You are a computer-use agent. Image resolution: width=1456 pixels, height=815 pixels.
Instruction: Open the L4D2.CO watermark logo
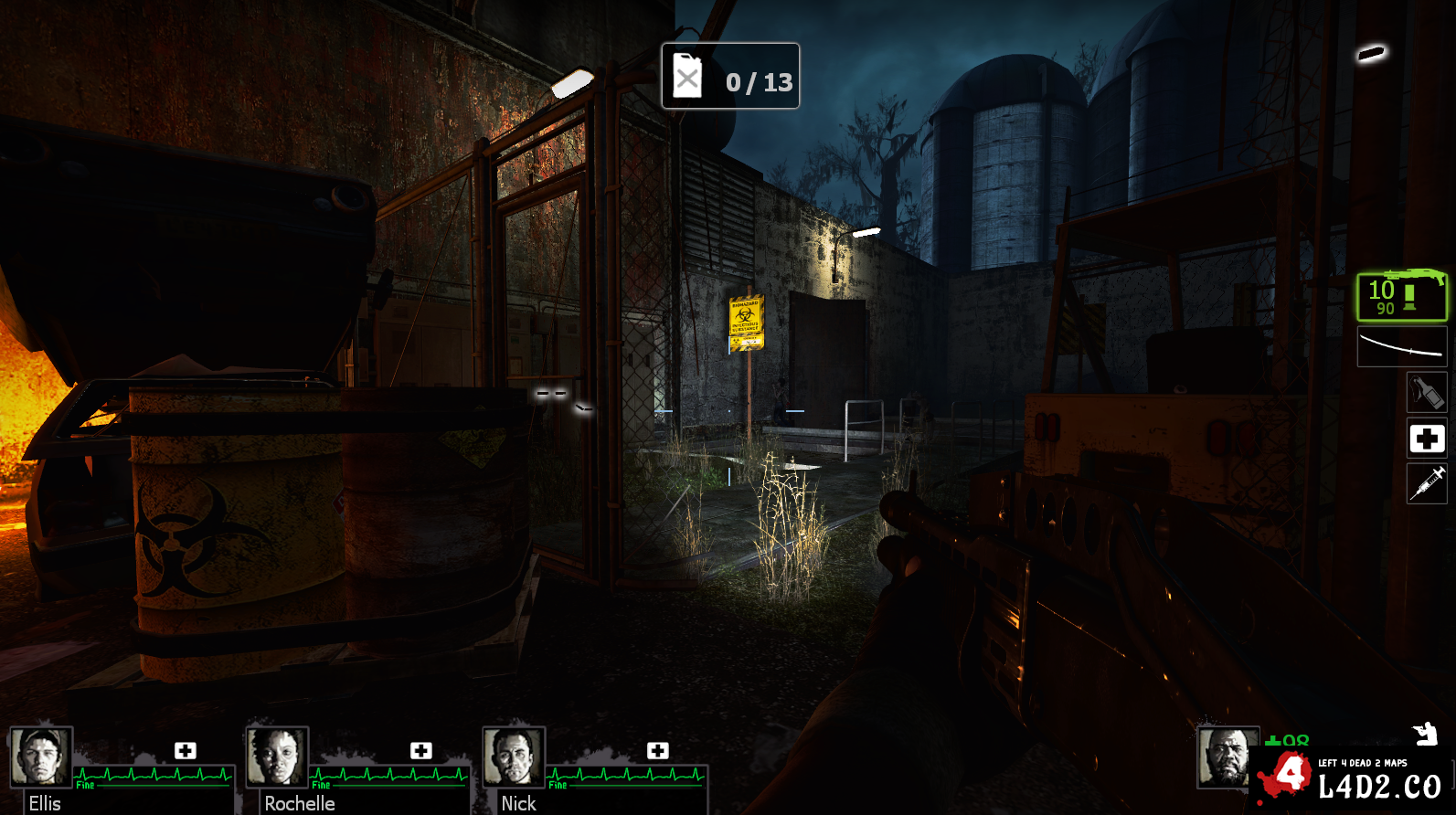click(1353, 778)
